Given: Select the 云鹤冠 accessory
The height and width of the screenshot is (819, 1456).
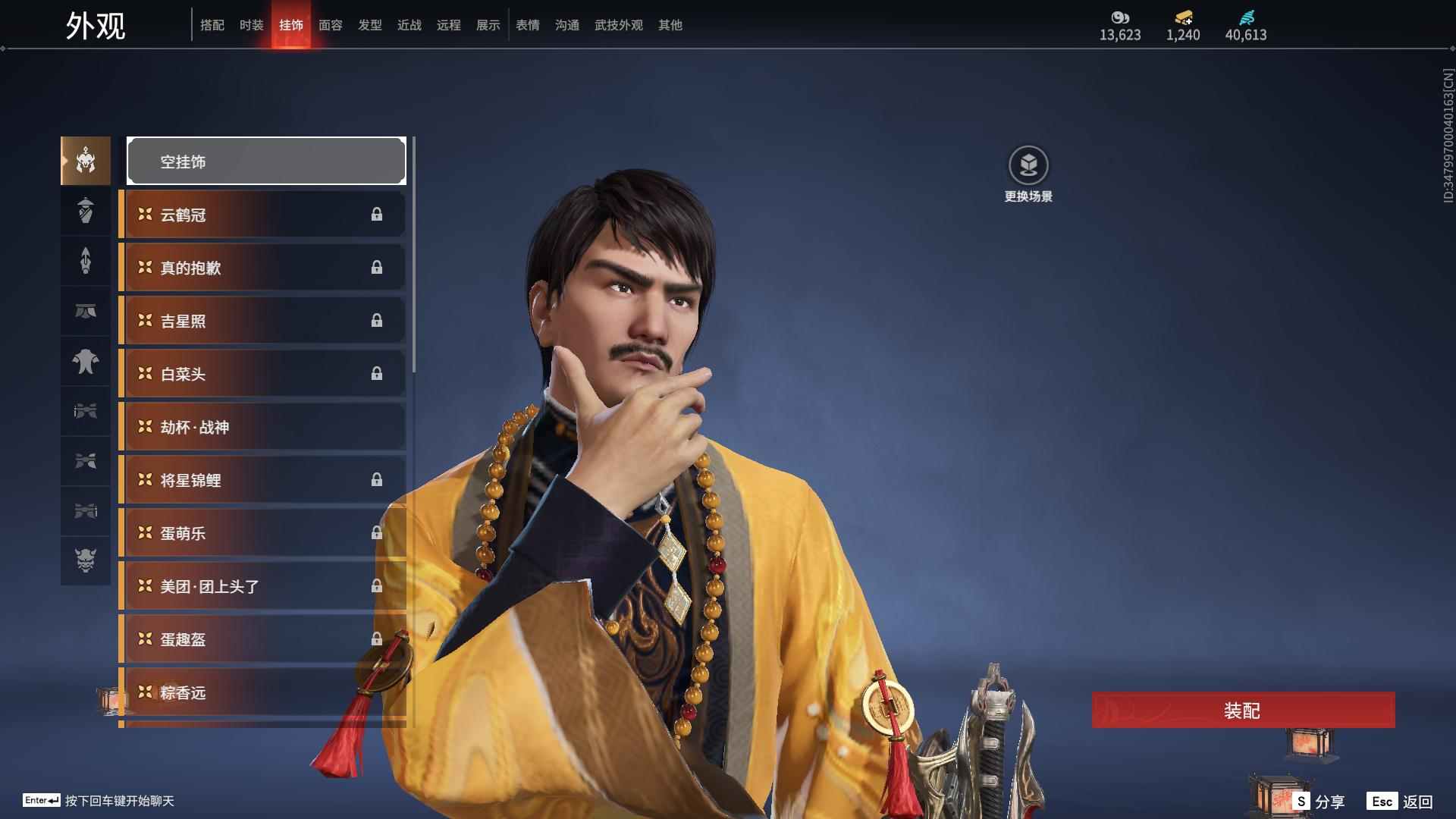Looking at the screenshot, I should tap(262, 215).
